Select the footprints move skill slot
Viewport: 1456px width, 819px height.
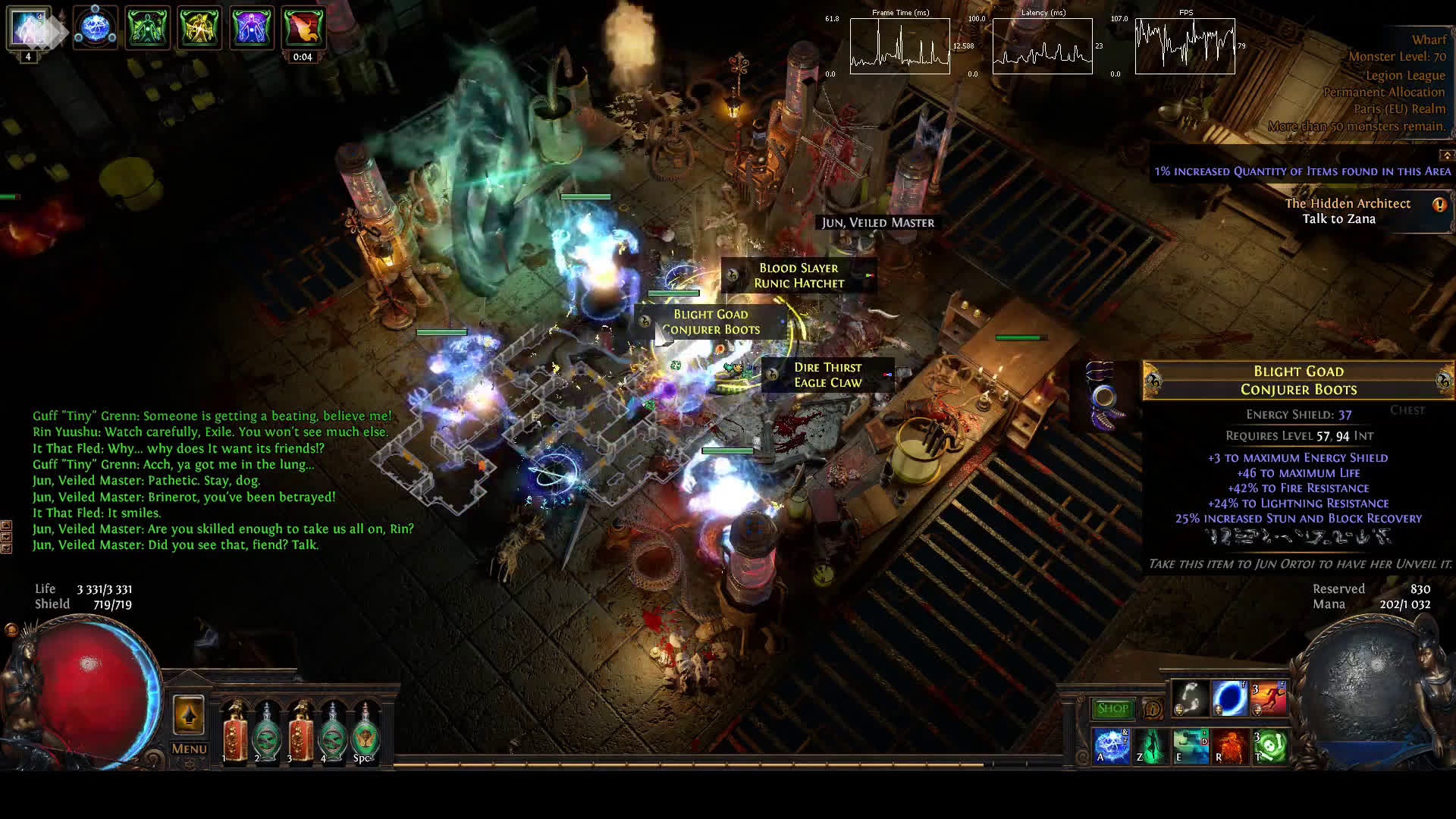tap(1190, 698)
